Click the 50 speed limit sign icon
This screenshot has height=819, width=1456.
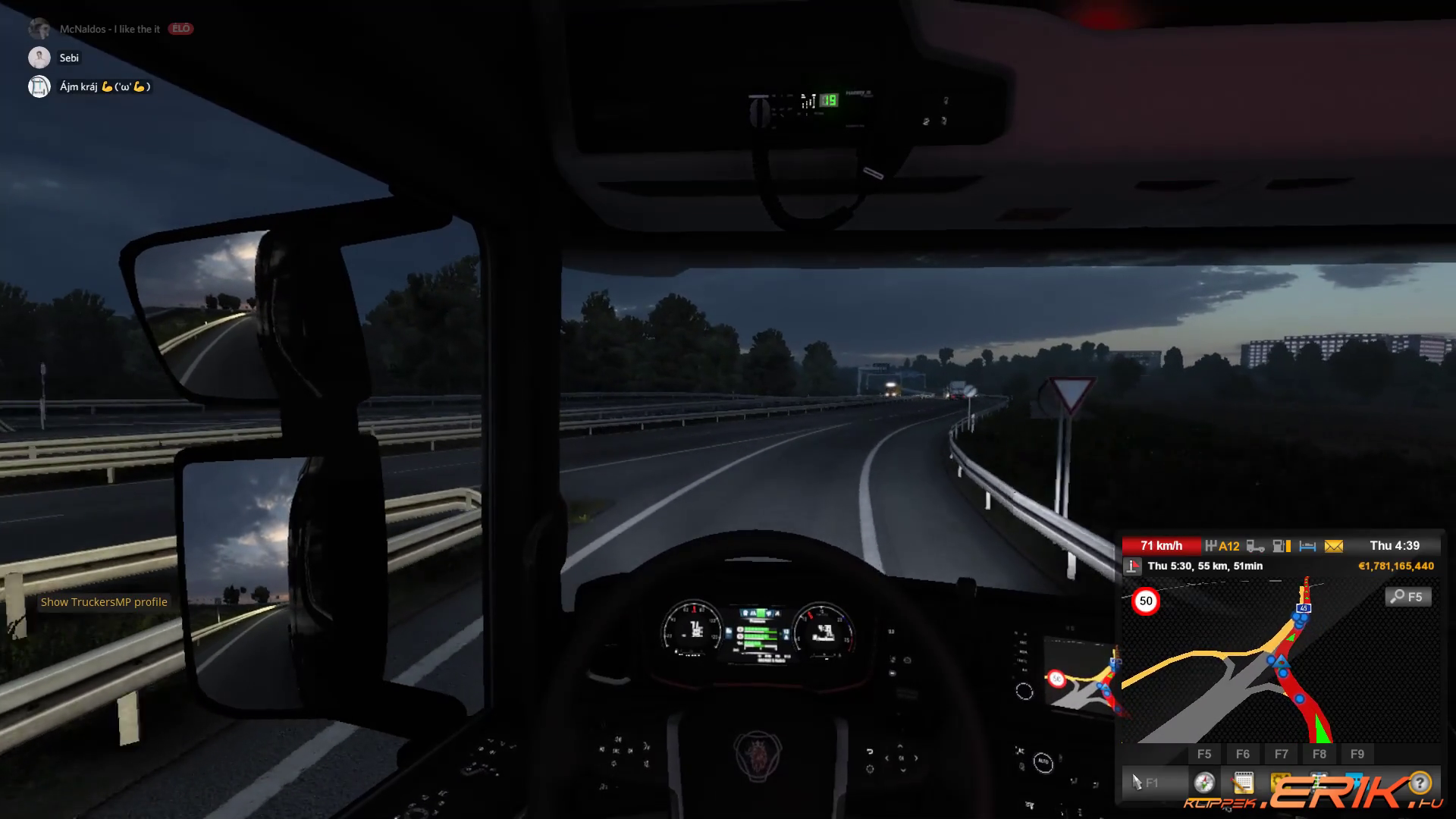[x=1146, y=601]
